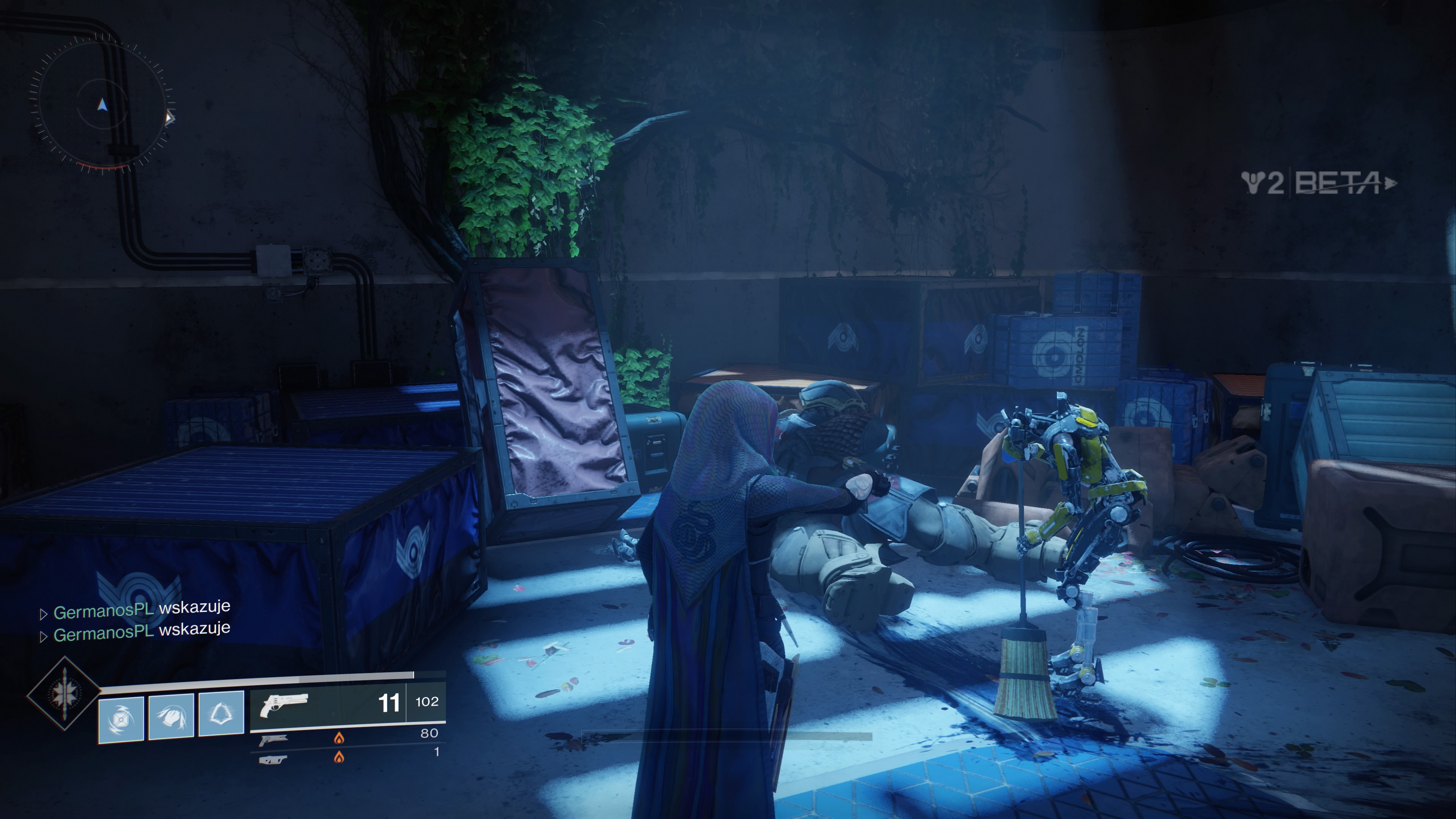This screenshot has height=819, width=1456.
Task: Click the circular radar display
Action: click(x=102, y=105)
